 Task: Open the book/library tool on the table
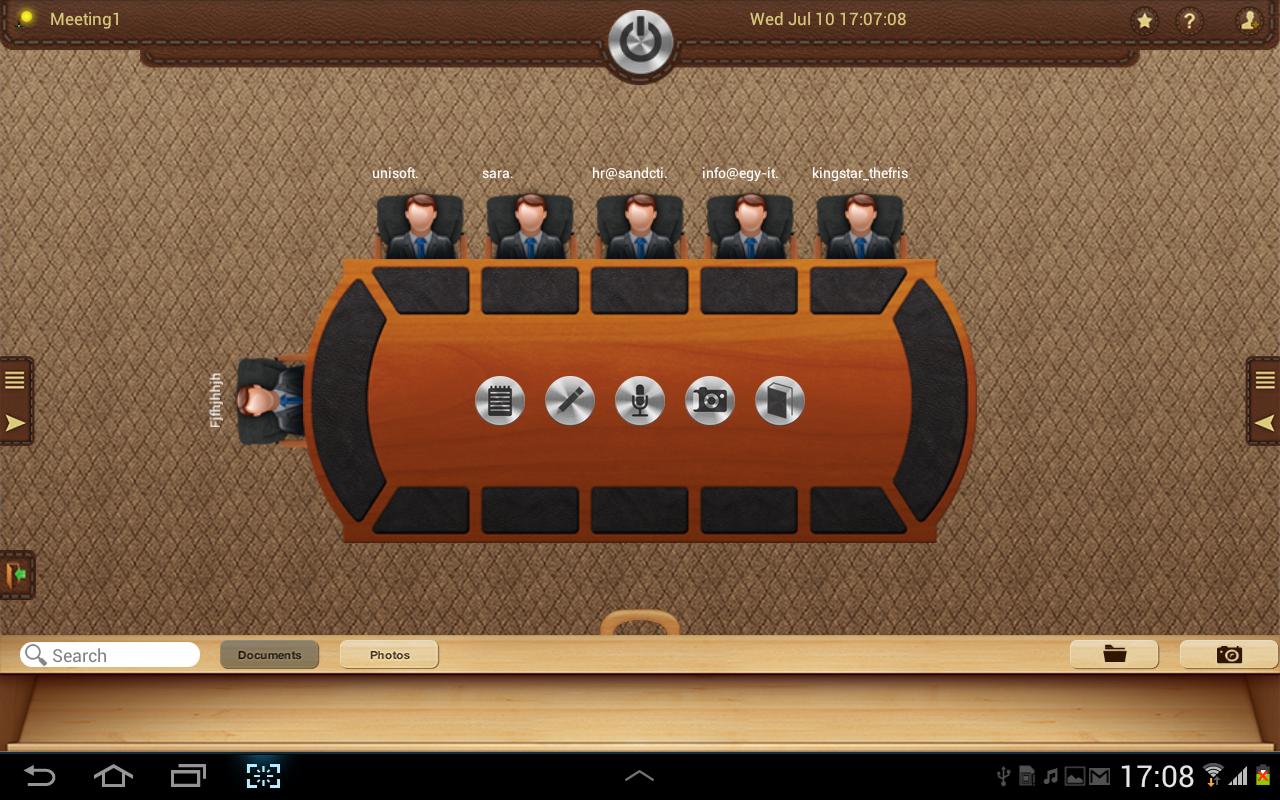(x=780, y=400)
